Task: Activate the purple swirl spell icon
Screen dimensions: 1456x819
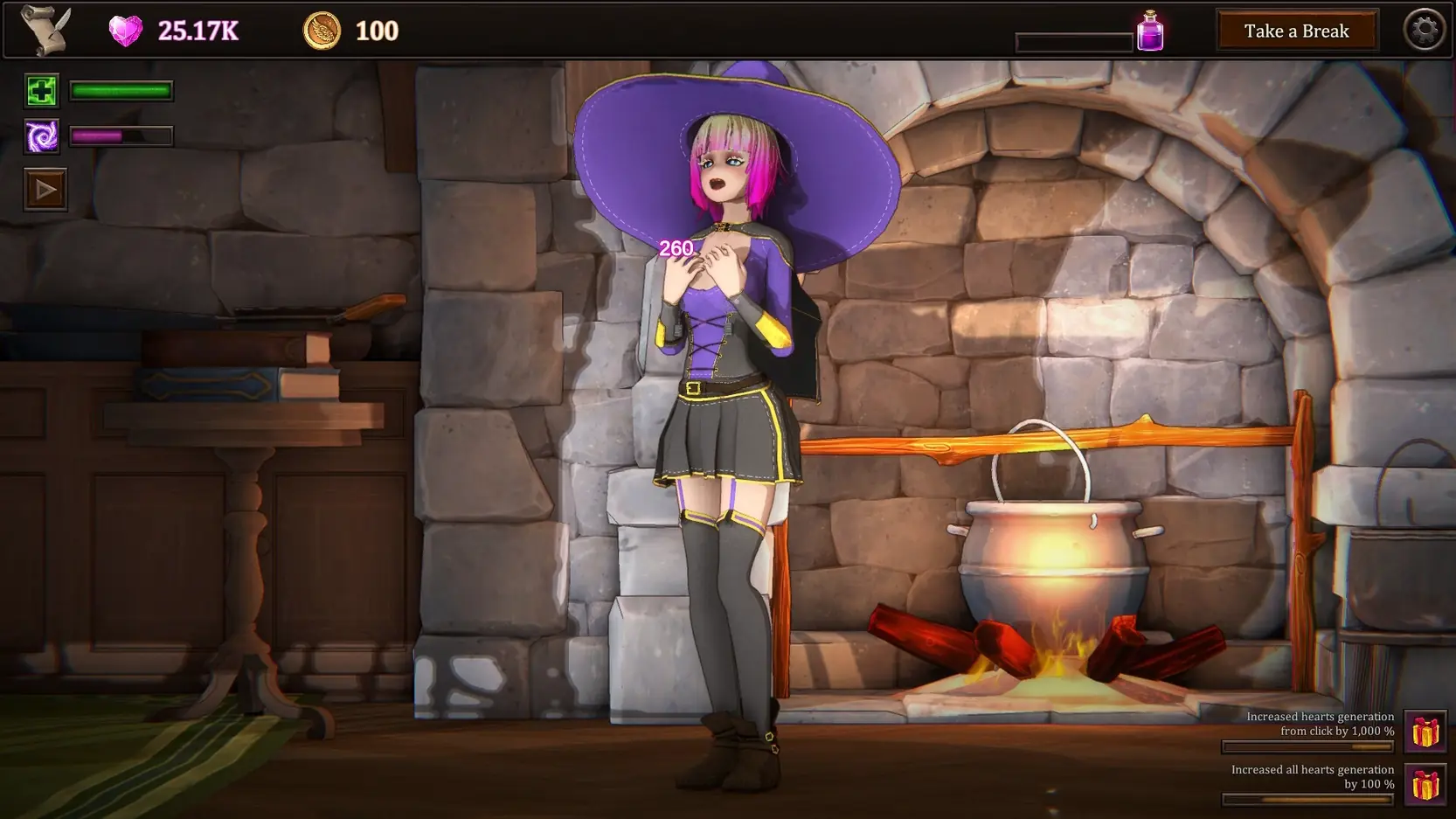Action: pos(41,136)
